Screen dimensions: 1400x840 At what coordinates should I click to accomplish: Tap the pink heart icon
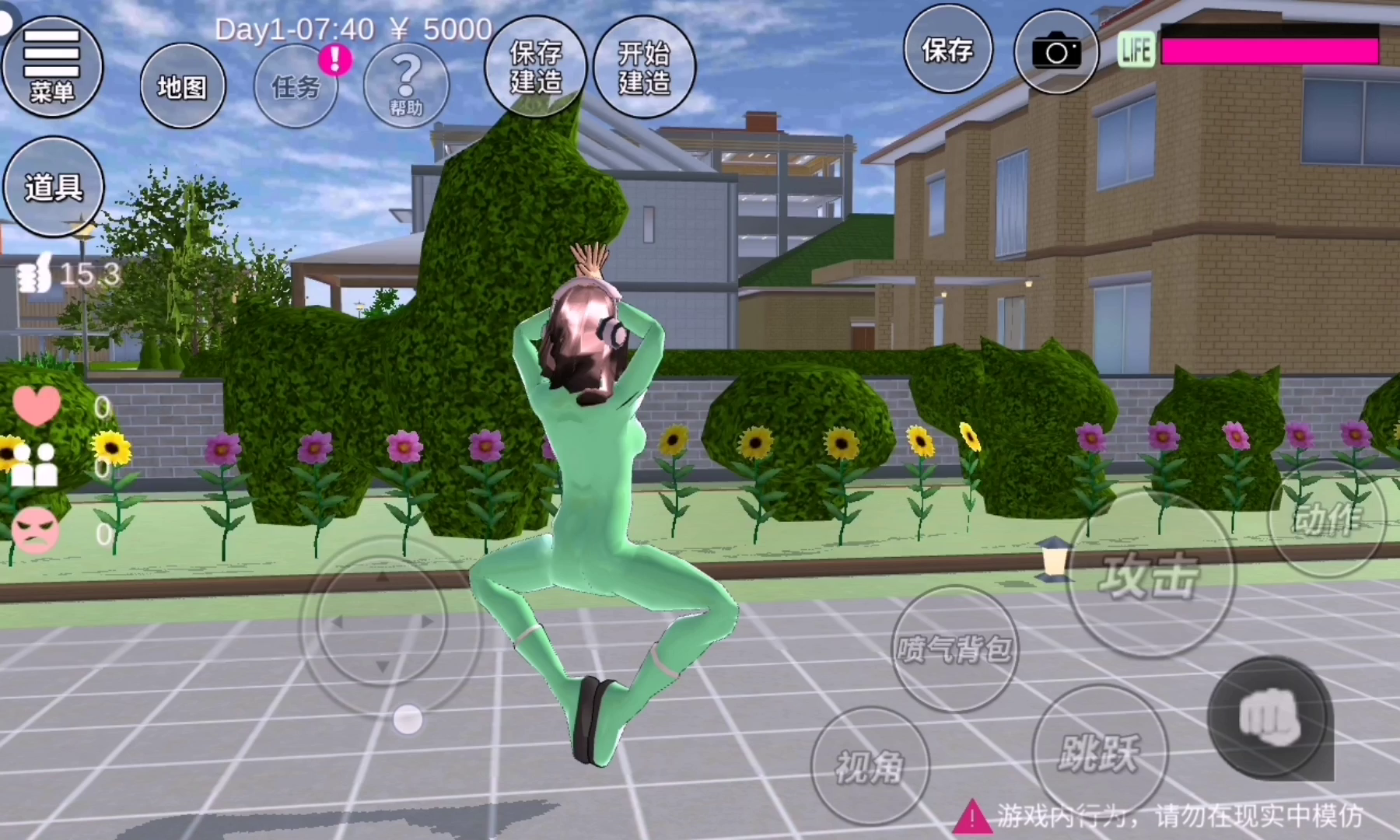tap(37, 405)
